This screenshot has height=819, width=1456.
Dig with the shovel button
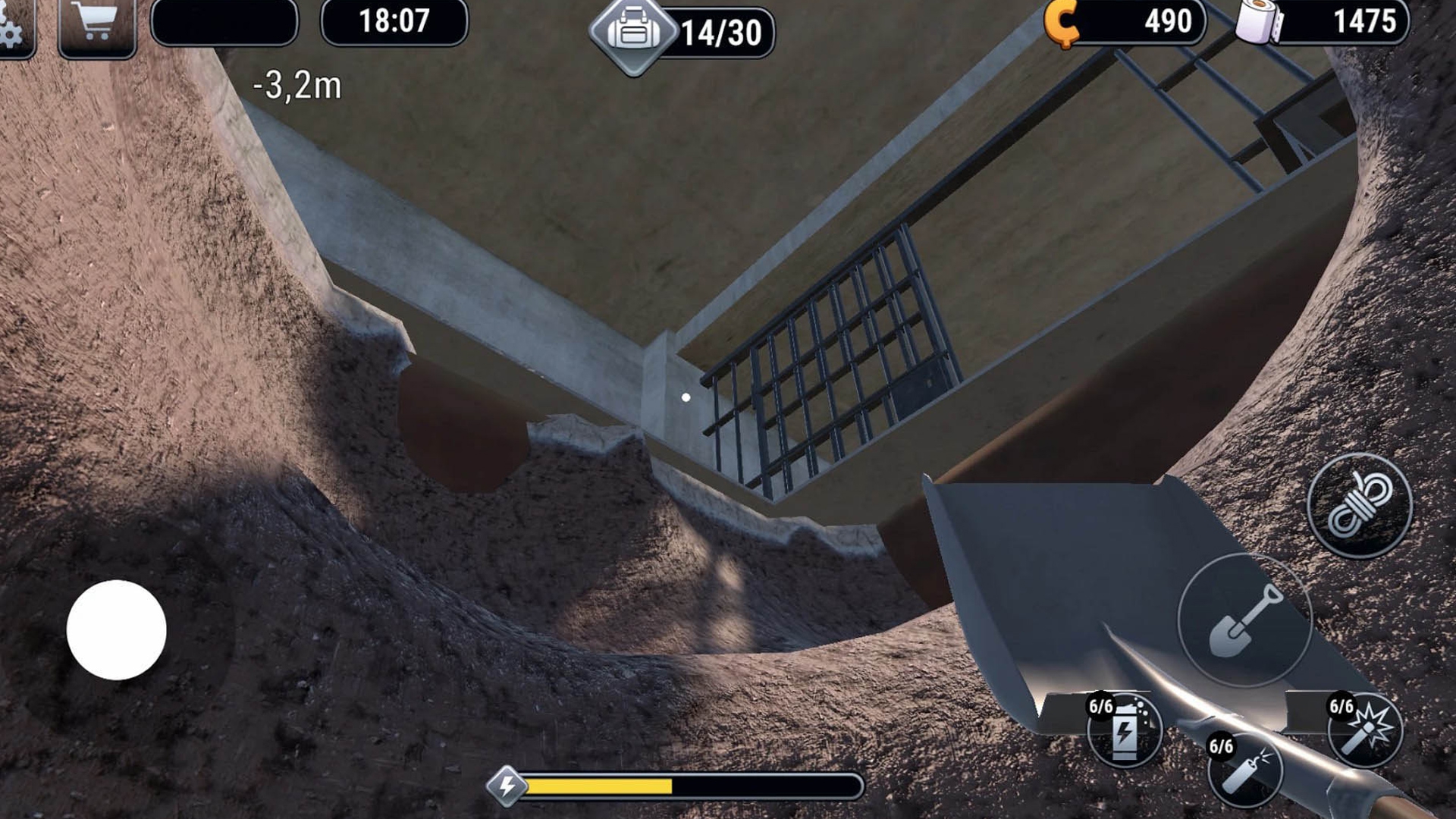(x=1244, y=620)
